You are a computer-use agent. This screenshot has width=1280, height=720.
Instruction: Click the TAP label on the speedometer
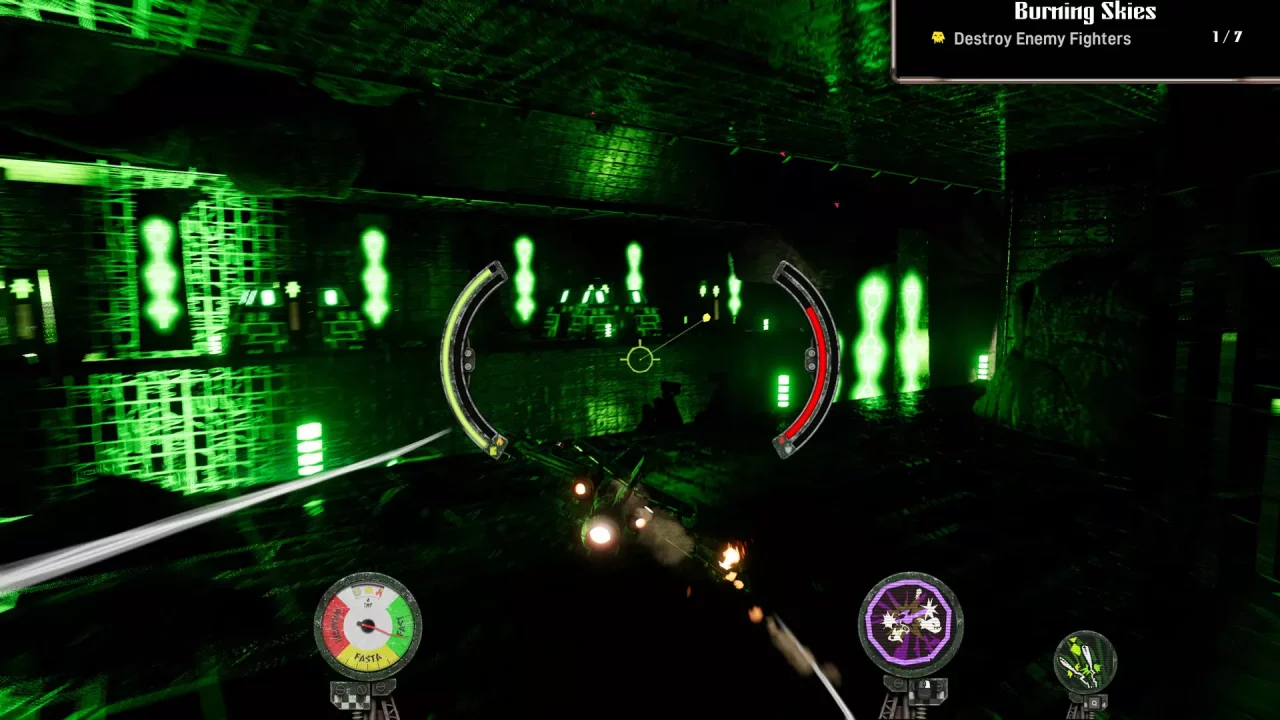pos(367,604)
